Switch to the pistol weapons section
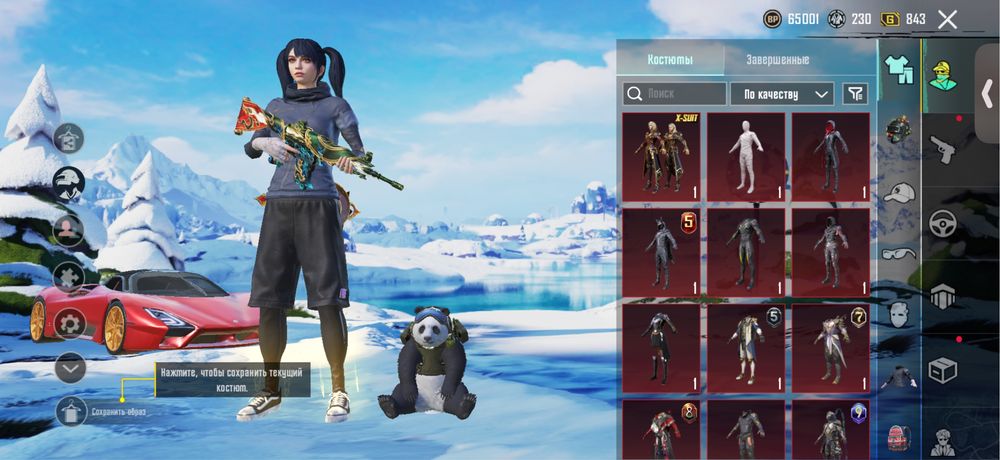 943,150
